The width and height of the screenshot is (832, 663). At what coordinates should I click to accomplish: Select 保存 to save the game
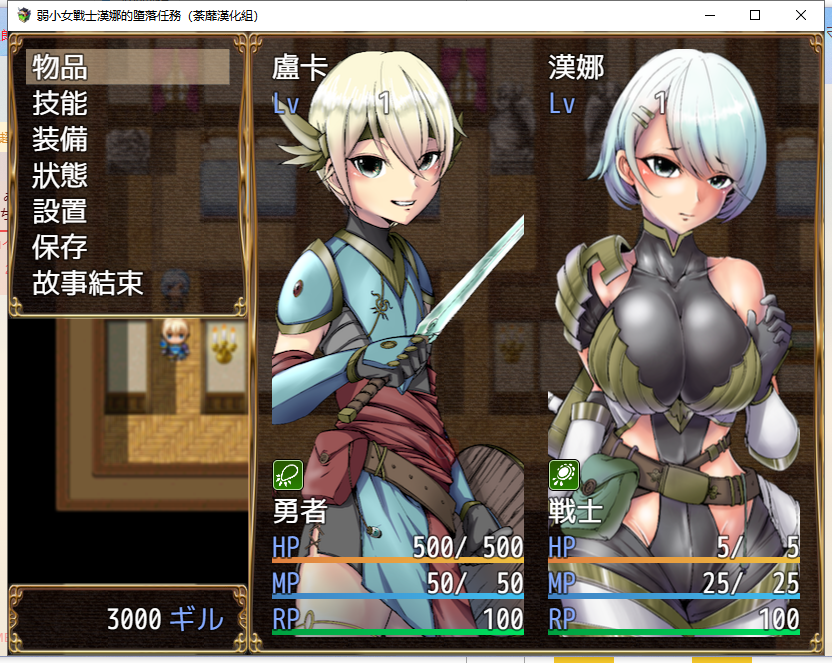coord(60,247)
